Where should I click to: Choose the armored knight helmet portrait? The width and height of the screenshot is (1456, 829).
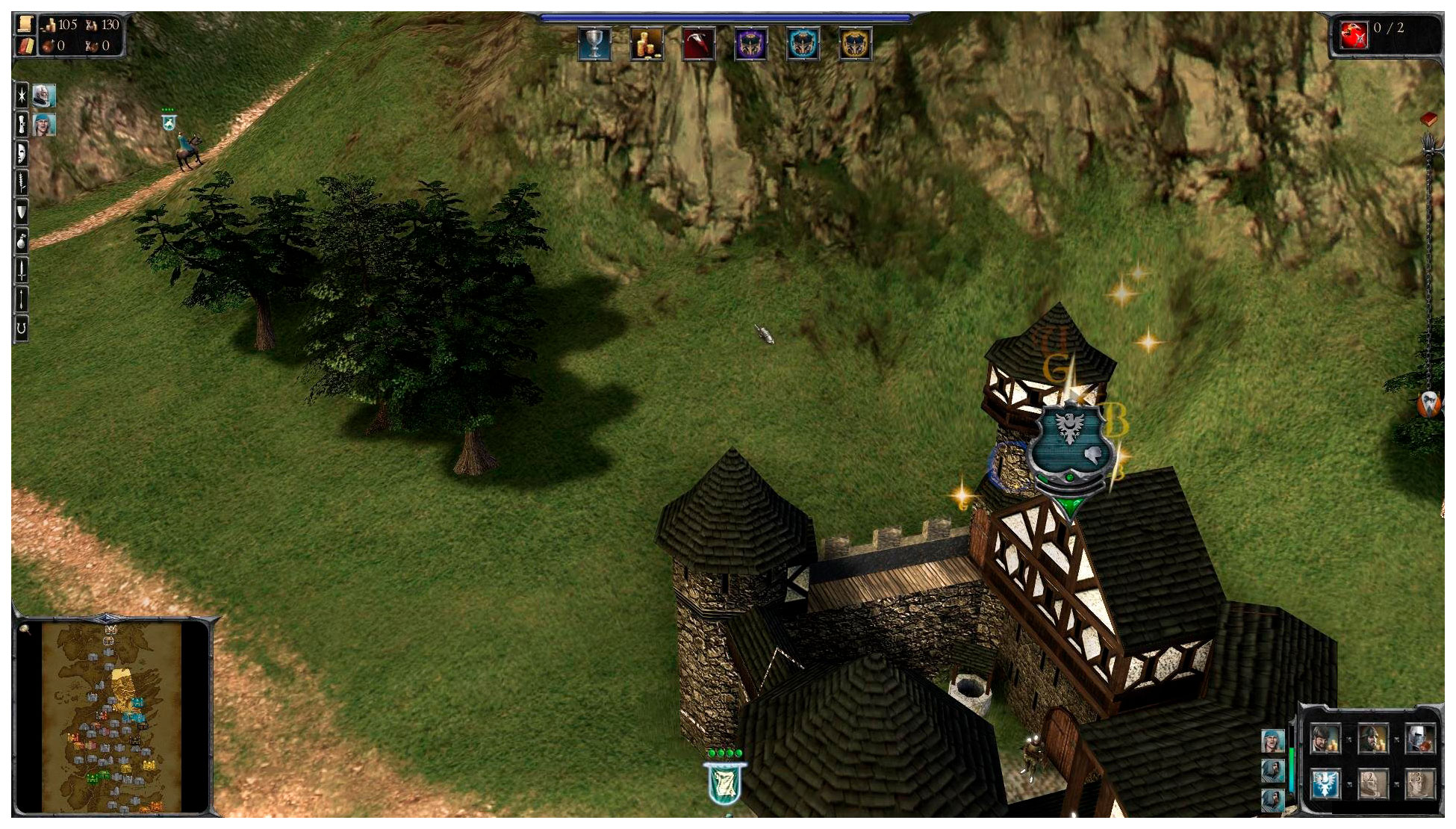(x=1419, y=739)
